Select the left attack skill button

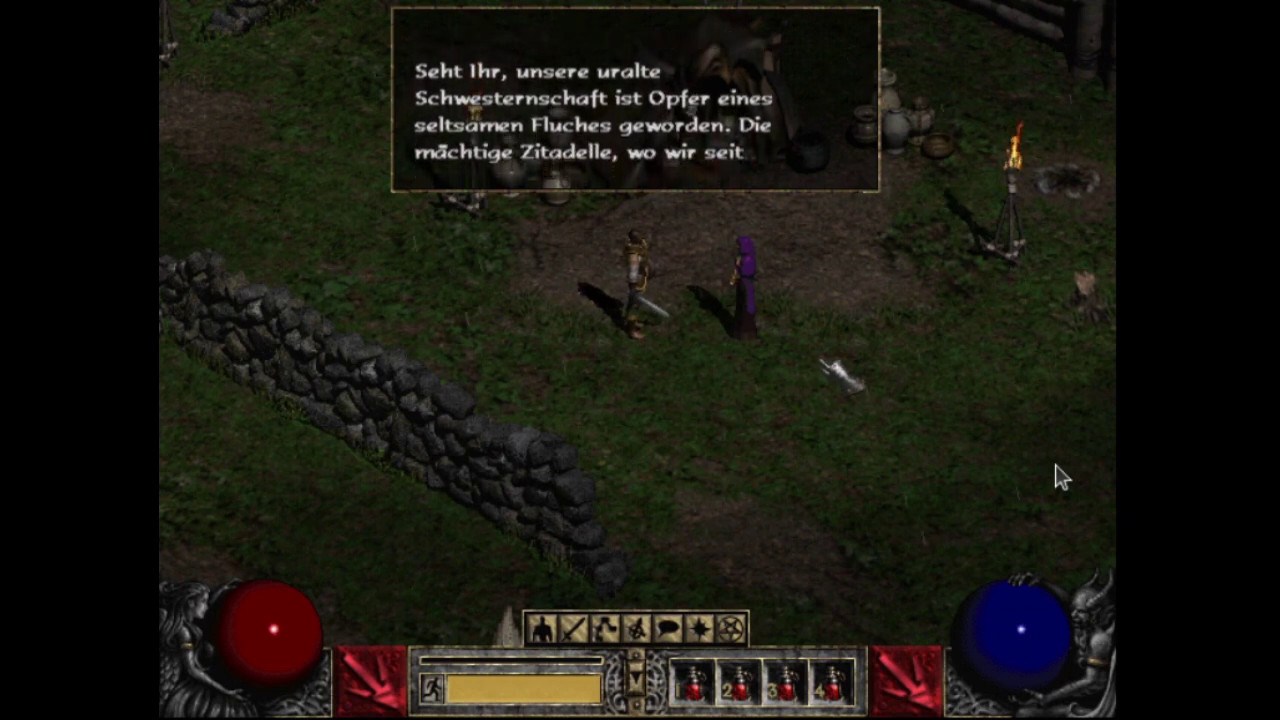click(370, 681)
